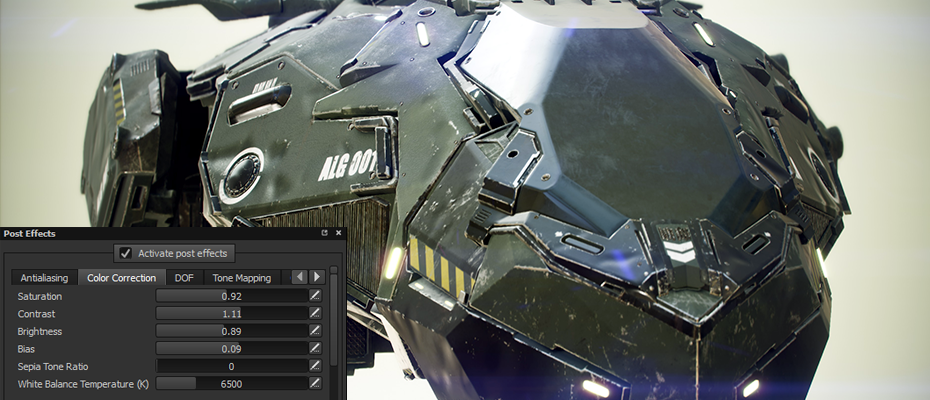
Task: Close the Post Effects panel
Action: pyautogui.click(x=337, y=233)
